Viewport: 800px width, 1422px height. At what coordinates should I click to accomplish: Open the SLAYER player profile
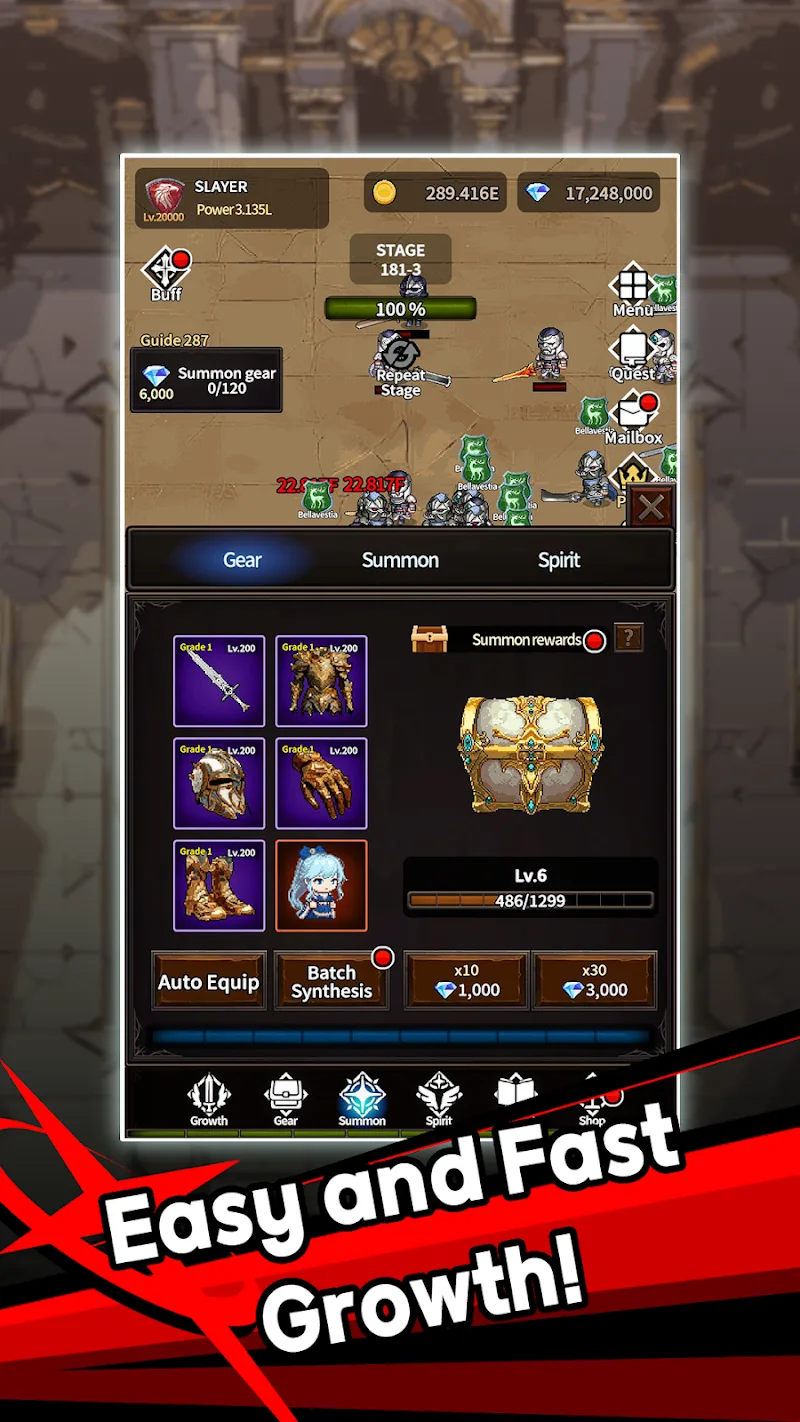[x=232, y=197]
